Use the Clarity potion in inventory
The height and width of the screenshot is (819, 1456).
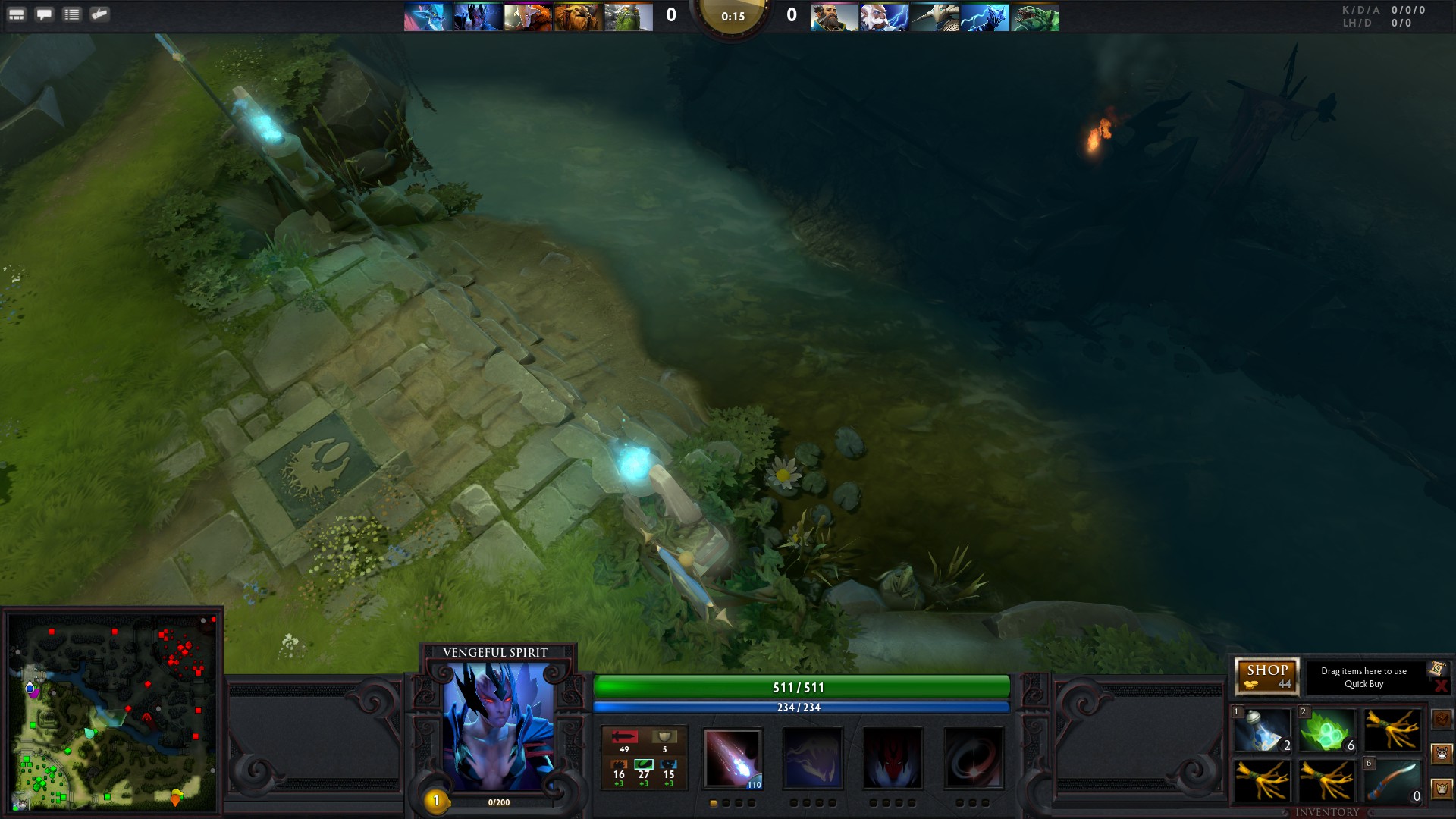tap(1262, 730)
